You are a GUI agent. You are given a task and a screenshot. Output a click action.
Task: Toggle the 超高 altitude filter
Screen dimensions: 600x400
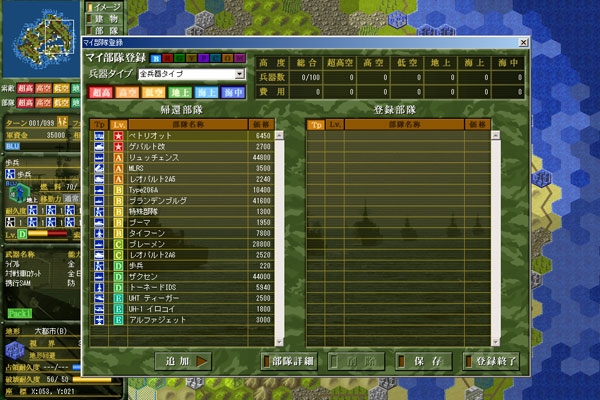coord(101,92)
